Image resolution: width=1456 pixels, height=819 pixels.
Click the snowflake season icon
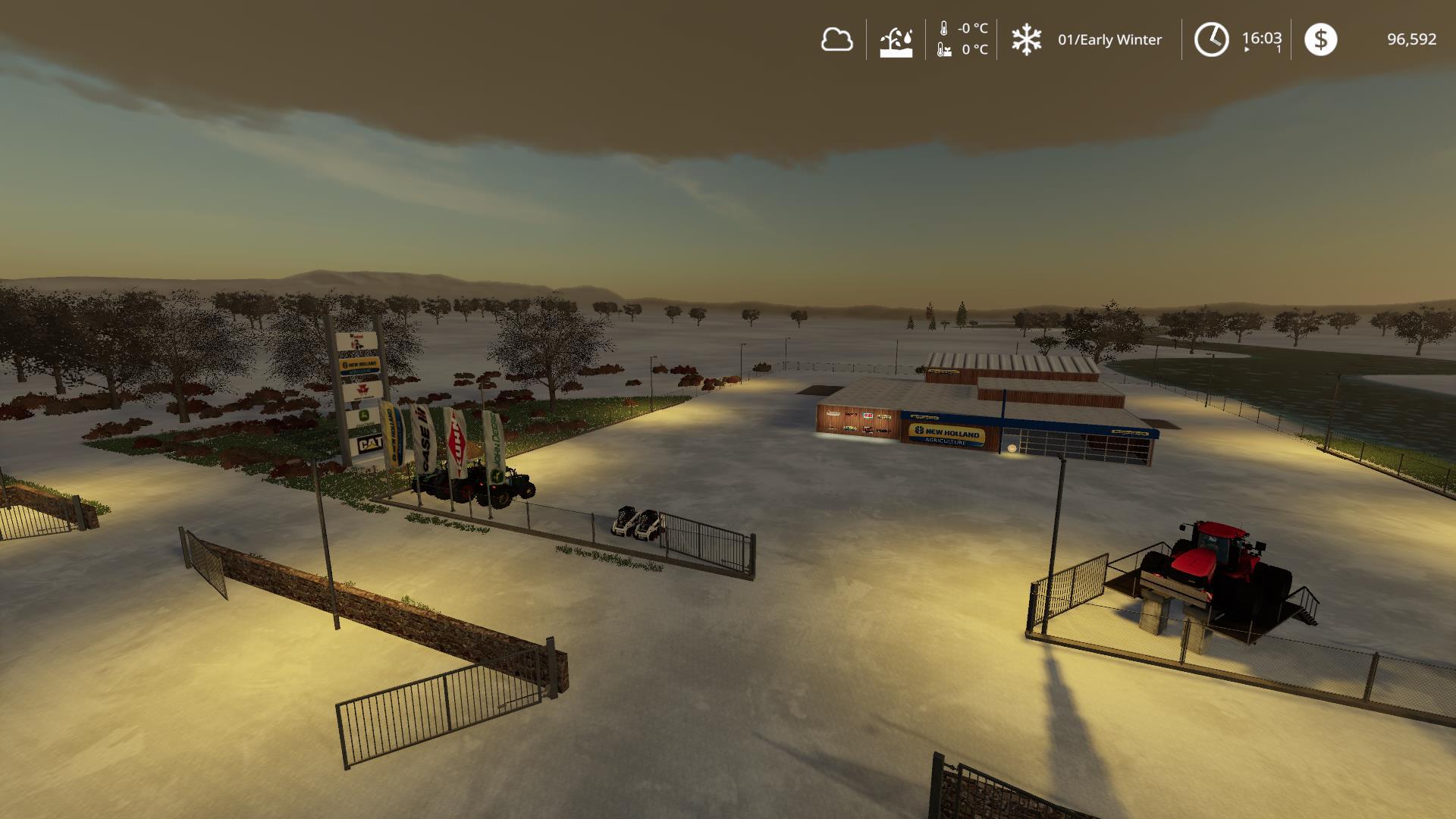[1026, 39]
